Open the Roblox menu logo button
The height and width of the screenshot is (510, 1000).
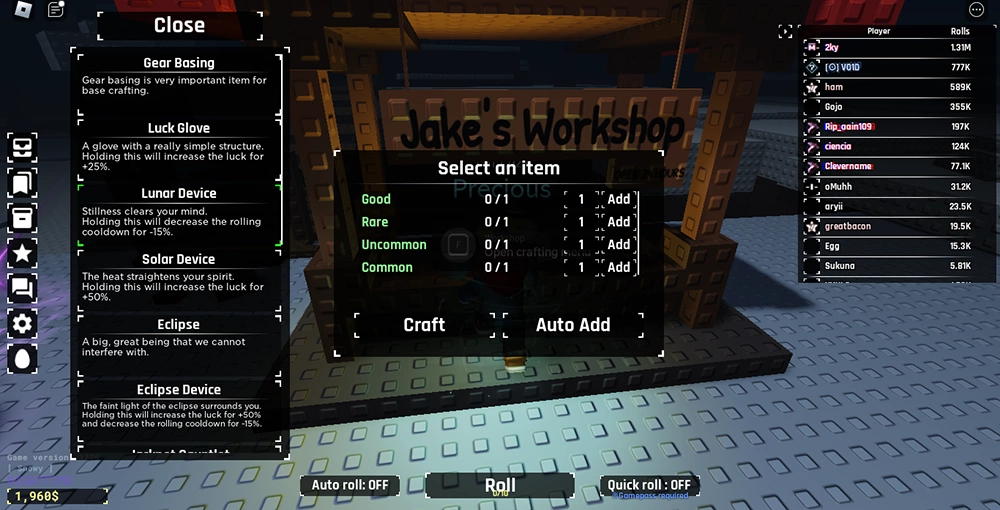click(22, 10)
